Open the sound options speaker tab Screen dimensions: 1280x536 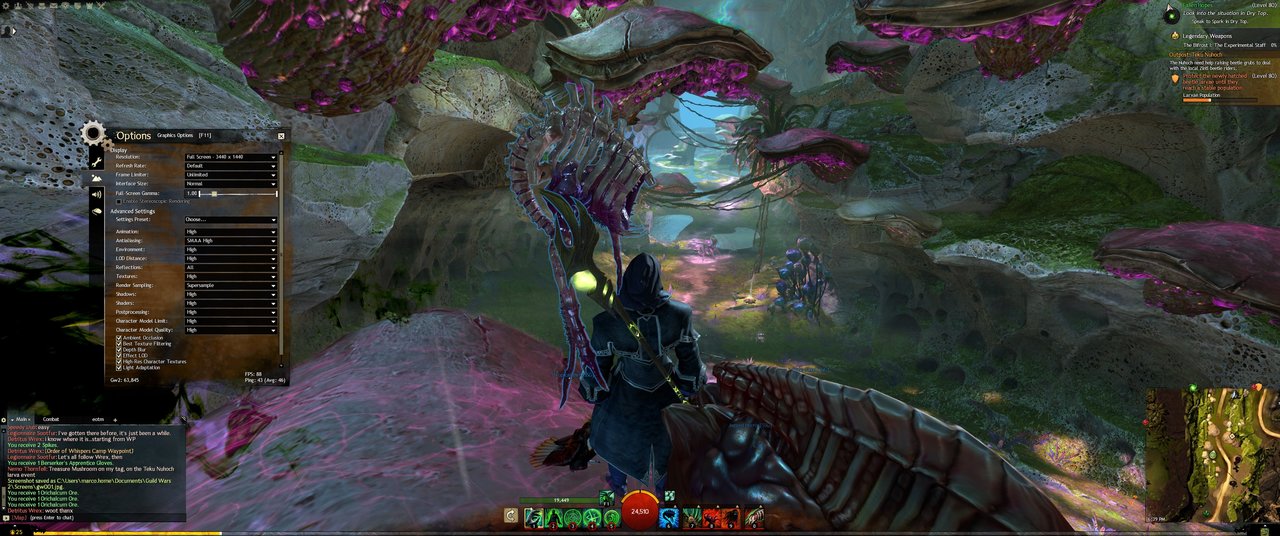pyautogui.click(x=97, y=194)
